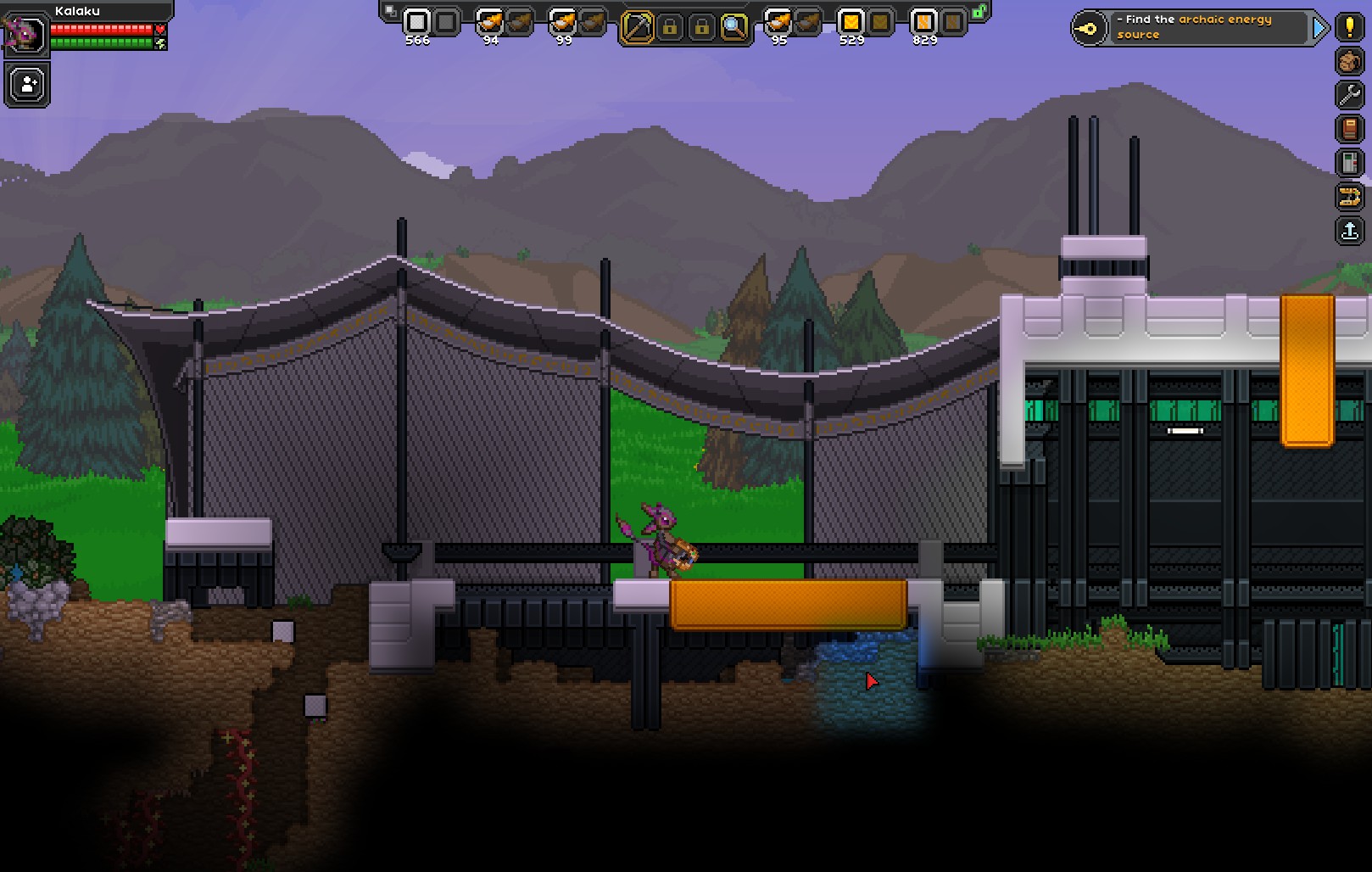This screenshot has width=1372, height=872.
Task: Toggle the green hotbar lock icon
Action: 980,12
